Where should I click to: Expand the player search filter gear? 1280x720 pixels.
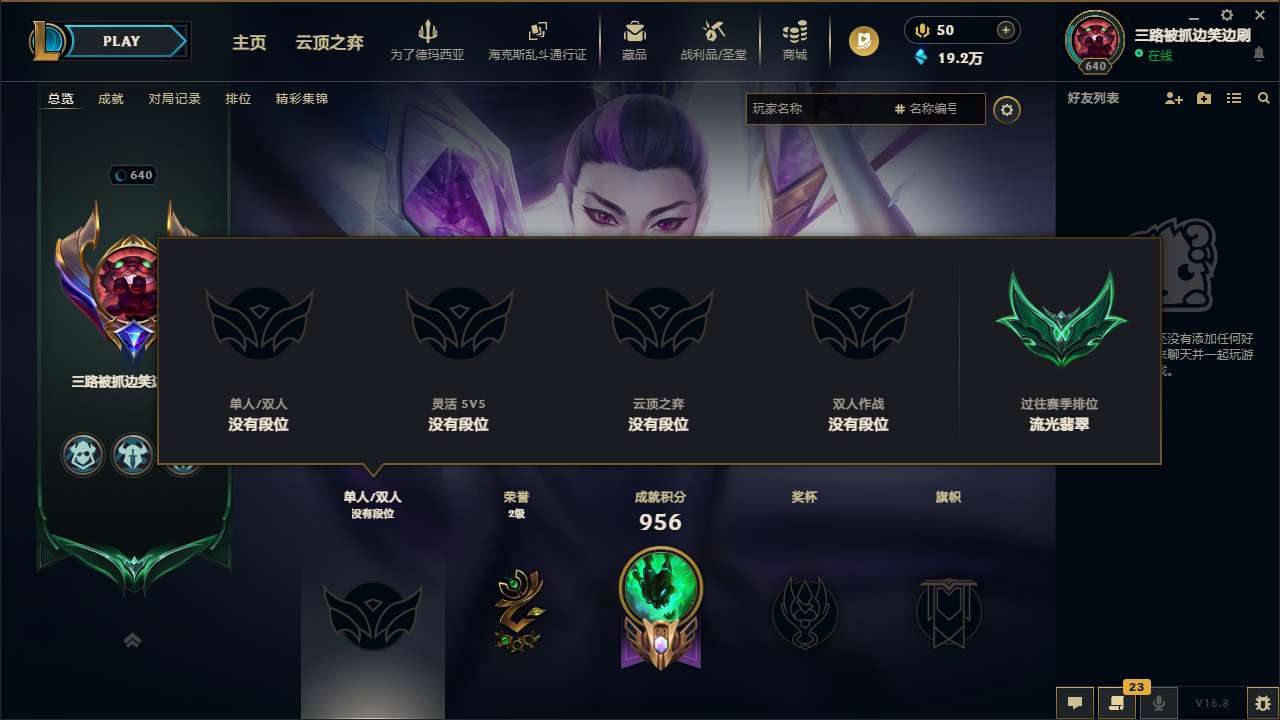coord(1007,110)
